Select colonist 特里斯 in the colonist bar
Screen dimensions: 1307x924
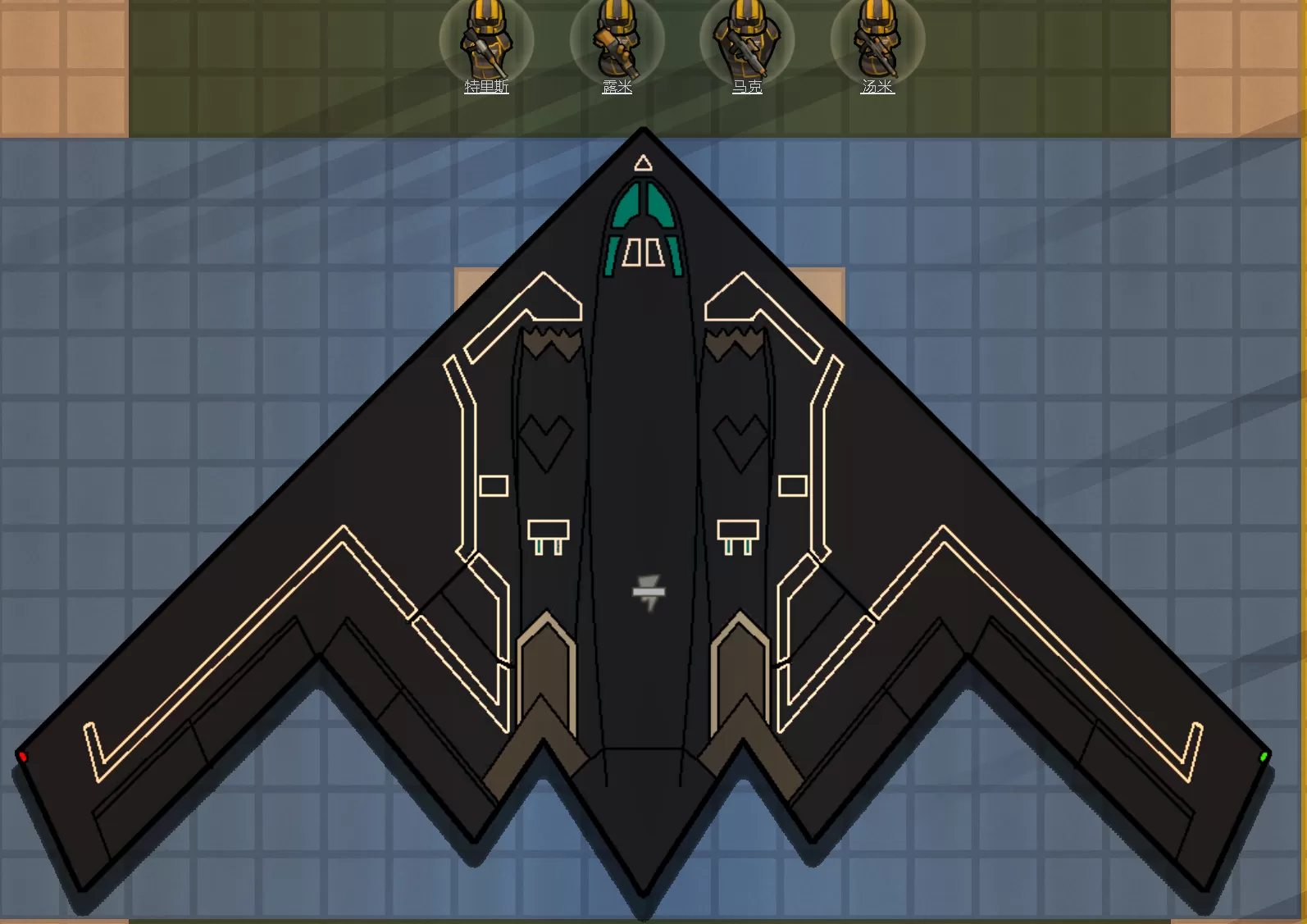tap(486, 39)
